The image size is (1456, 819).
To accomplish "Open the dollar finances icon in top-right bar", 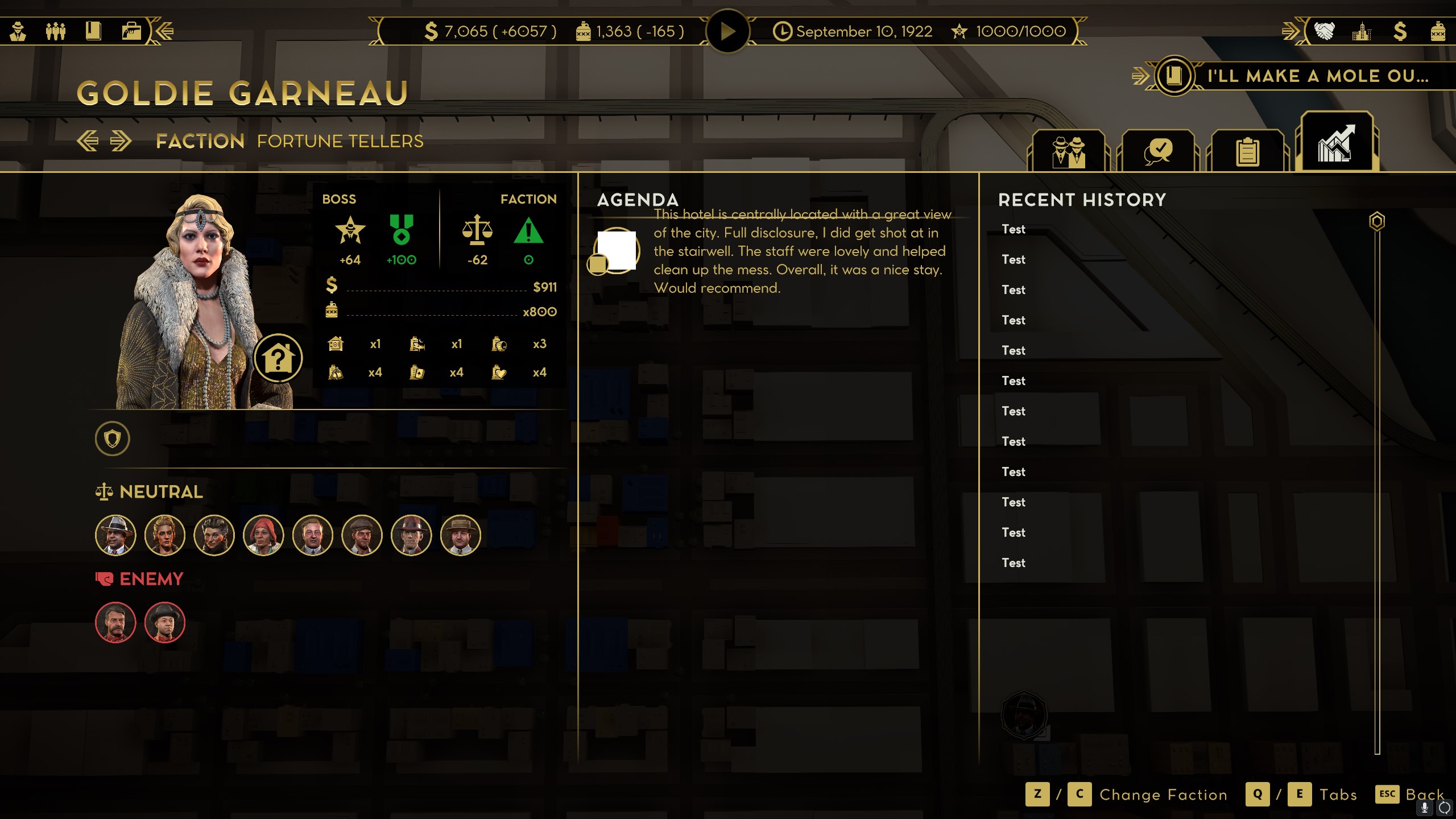I will pyautogui.click(x=1400, y=32).
